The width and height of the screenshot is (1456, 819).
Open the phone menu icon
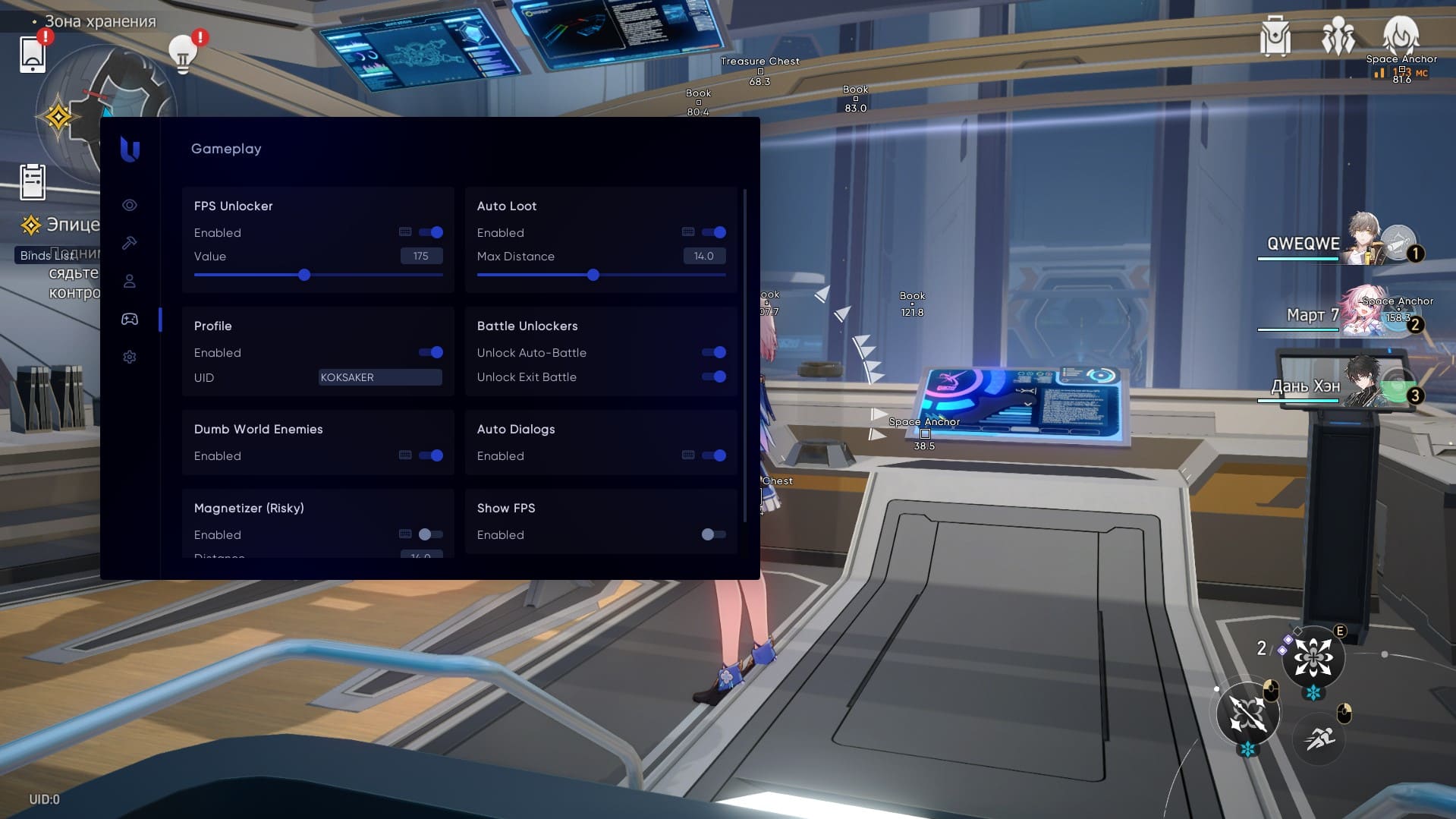point(33,54)
